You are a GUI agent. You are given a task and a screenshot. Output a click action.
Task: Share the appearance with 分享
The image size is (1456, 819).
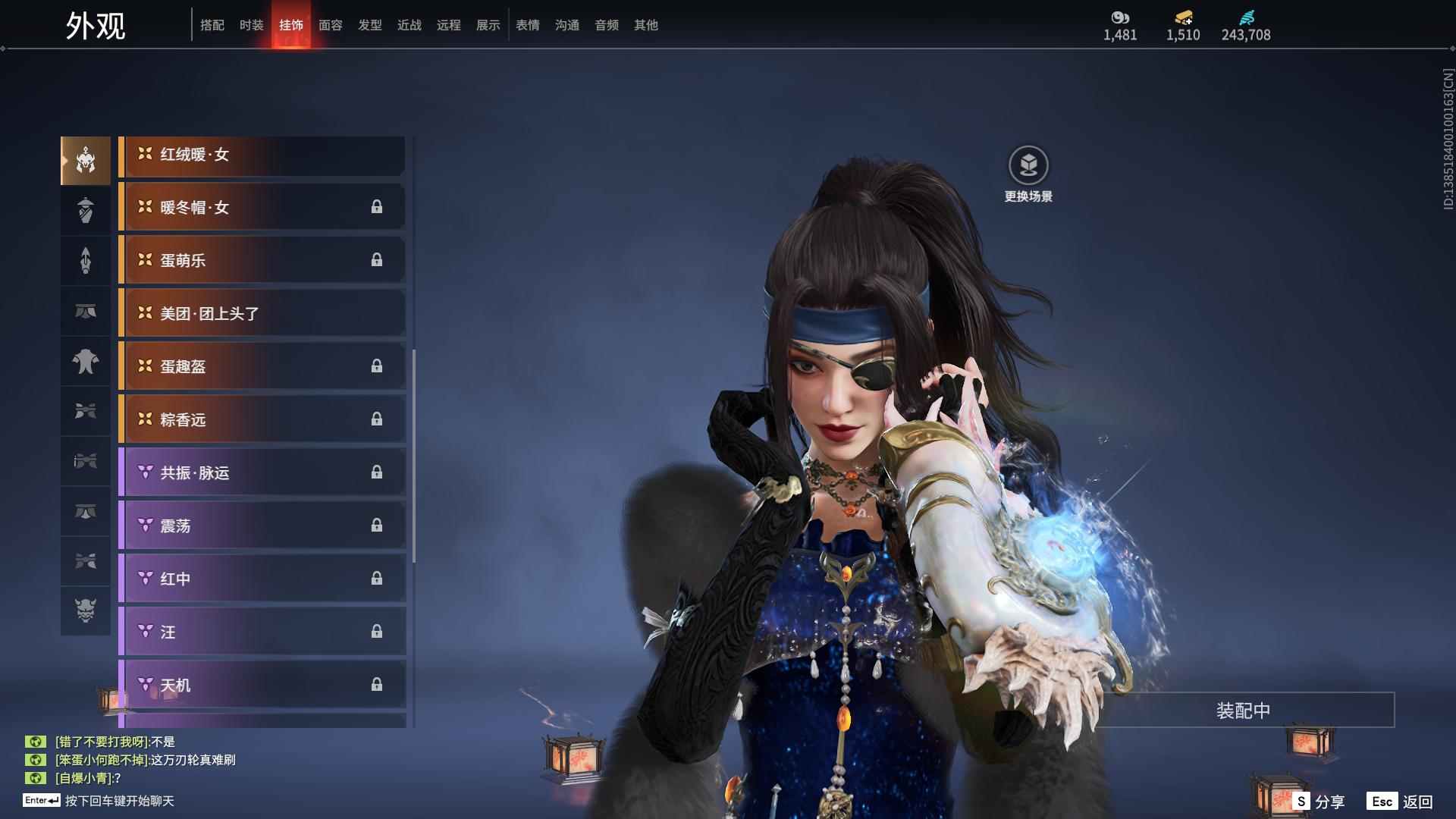[x=1319, y=802]
